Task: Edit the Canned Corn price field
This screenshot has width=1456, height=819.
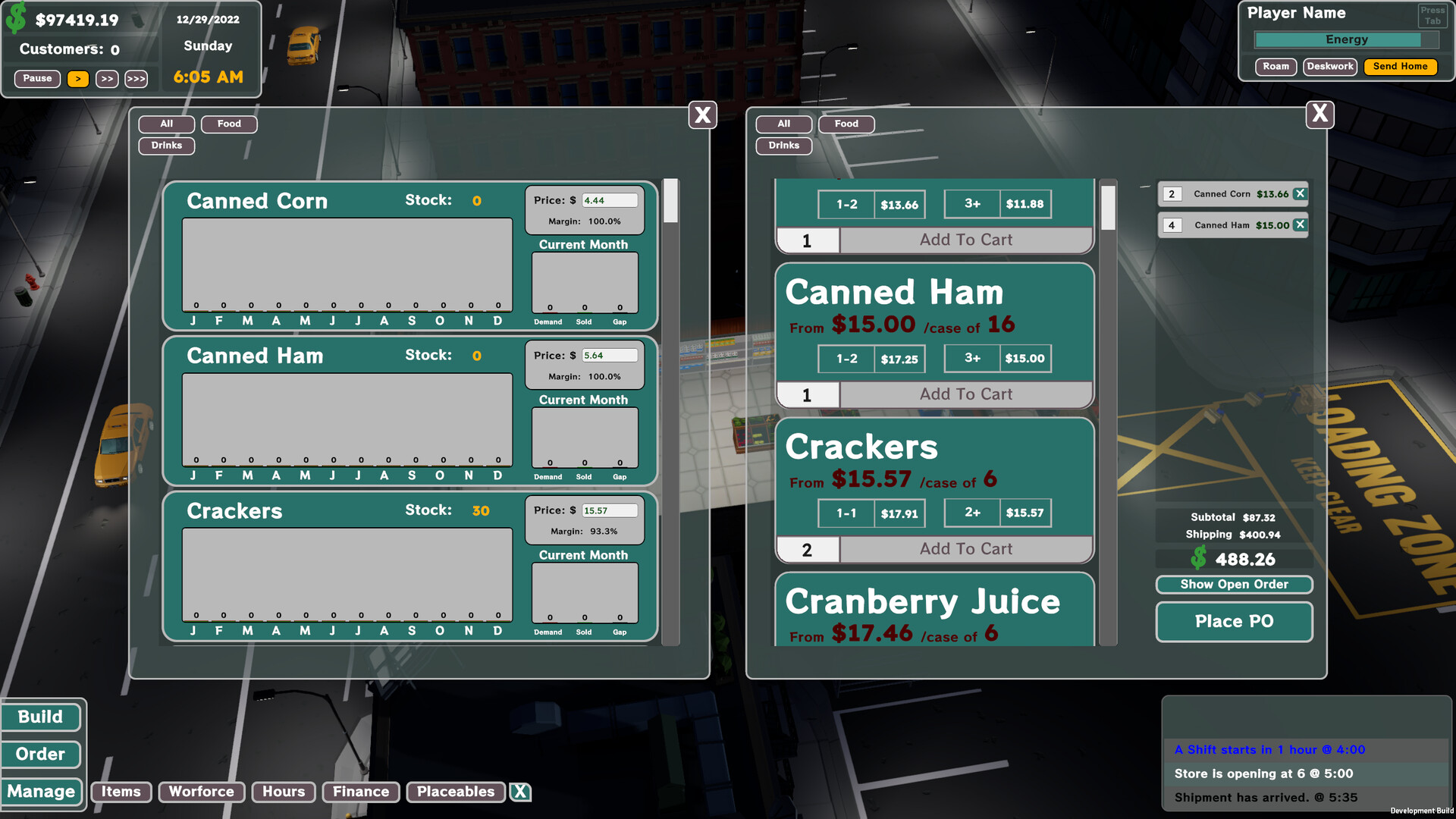Action: click(610, 199)
